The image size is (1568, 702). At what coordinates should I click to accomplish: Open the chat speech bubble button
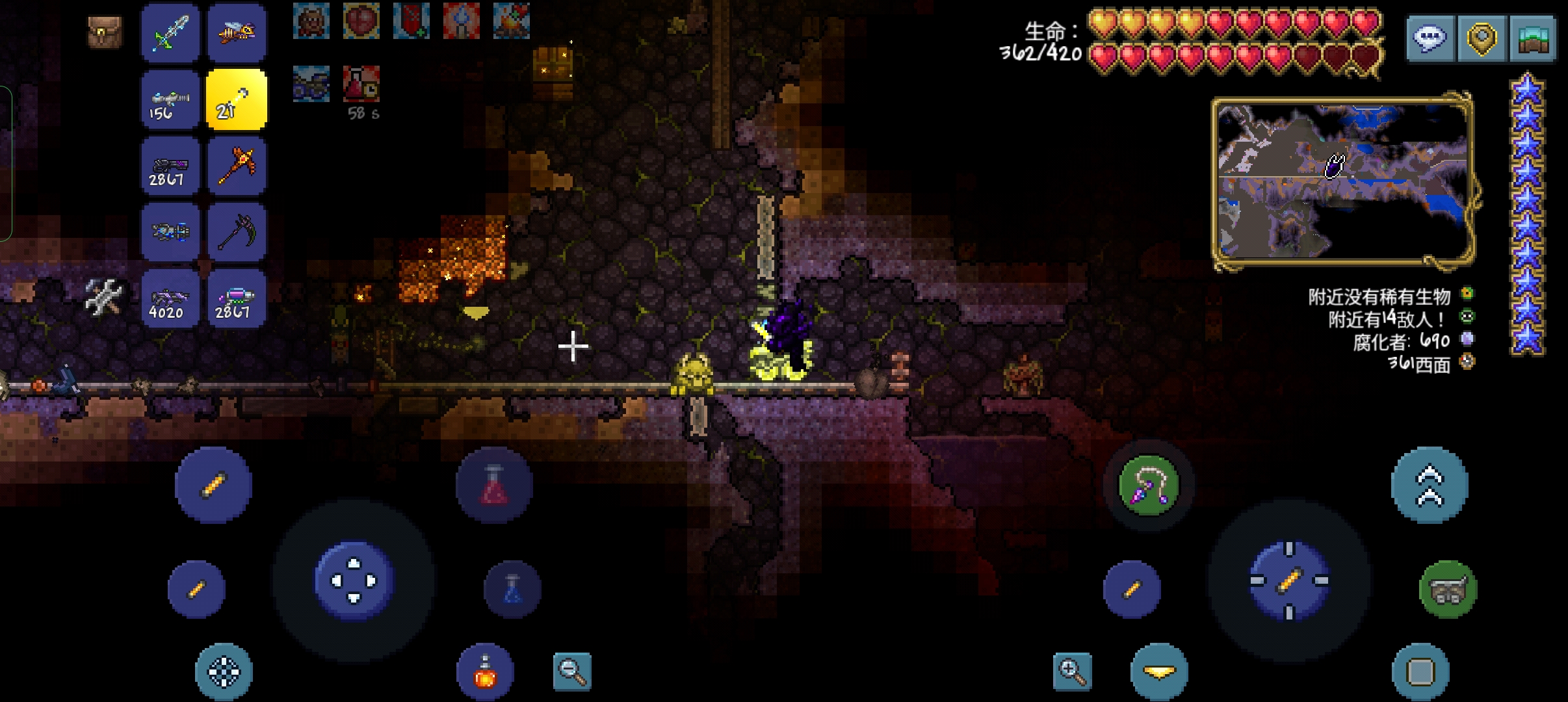pos(1430,38)
